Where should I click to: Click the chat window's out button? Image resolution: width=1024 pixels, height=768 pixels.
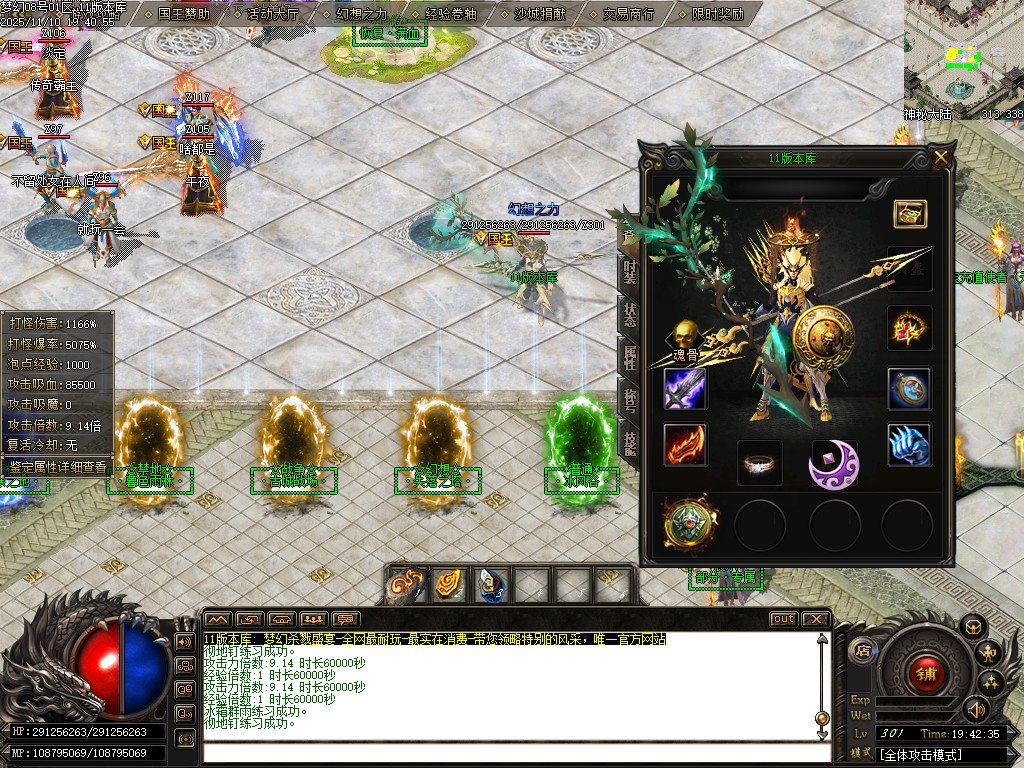[x=784, y=619]
